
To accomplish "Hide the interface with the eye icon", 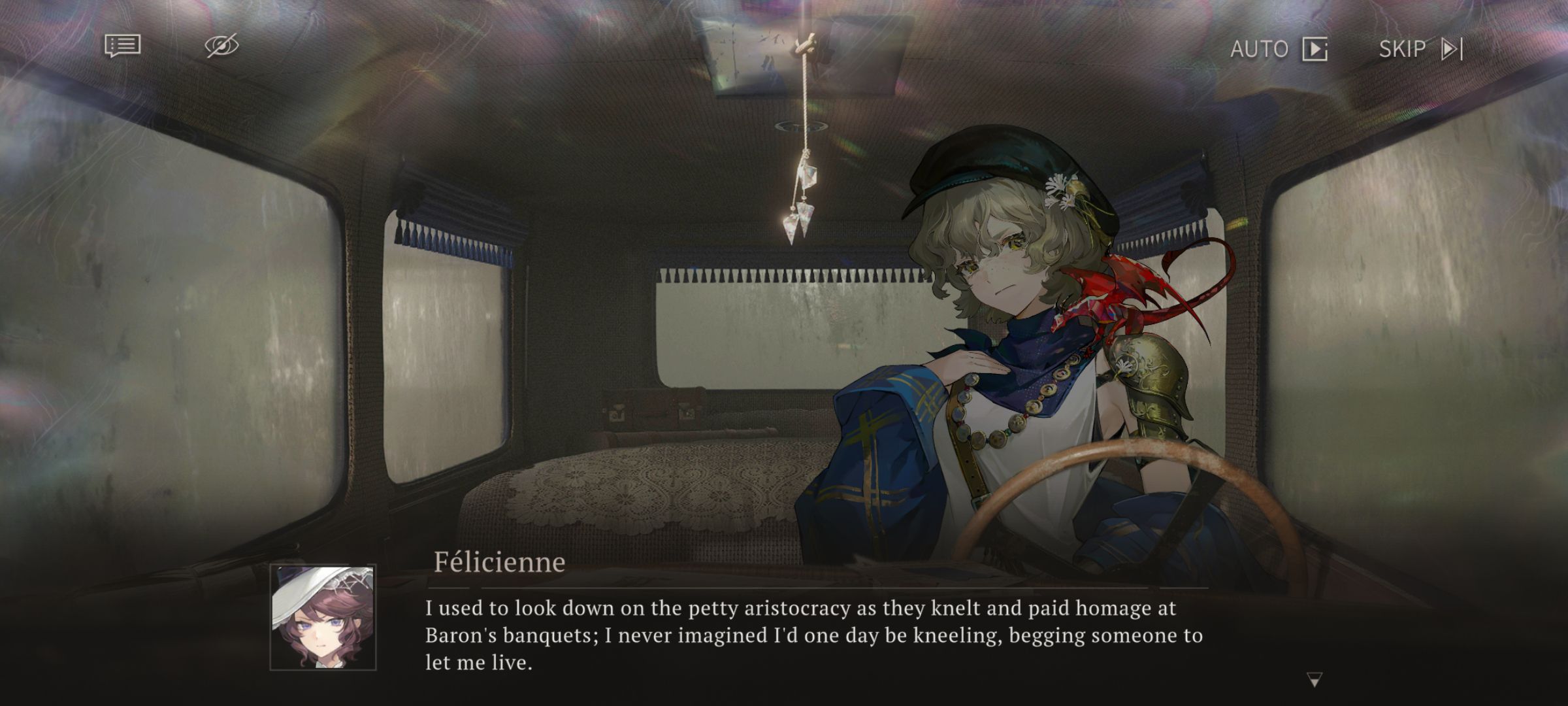I will (221, 46).
